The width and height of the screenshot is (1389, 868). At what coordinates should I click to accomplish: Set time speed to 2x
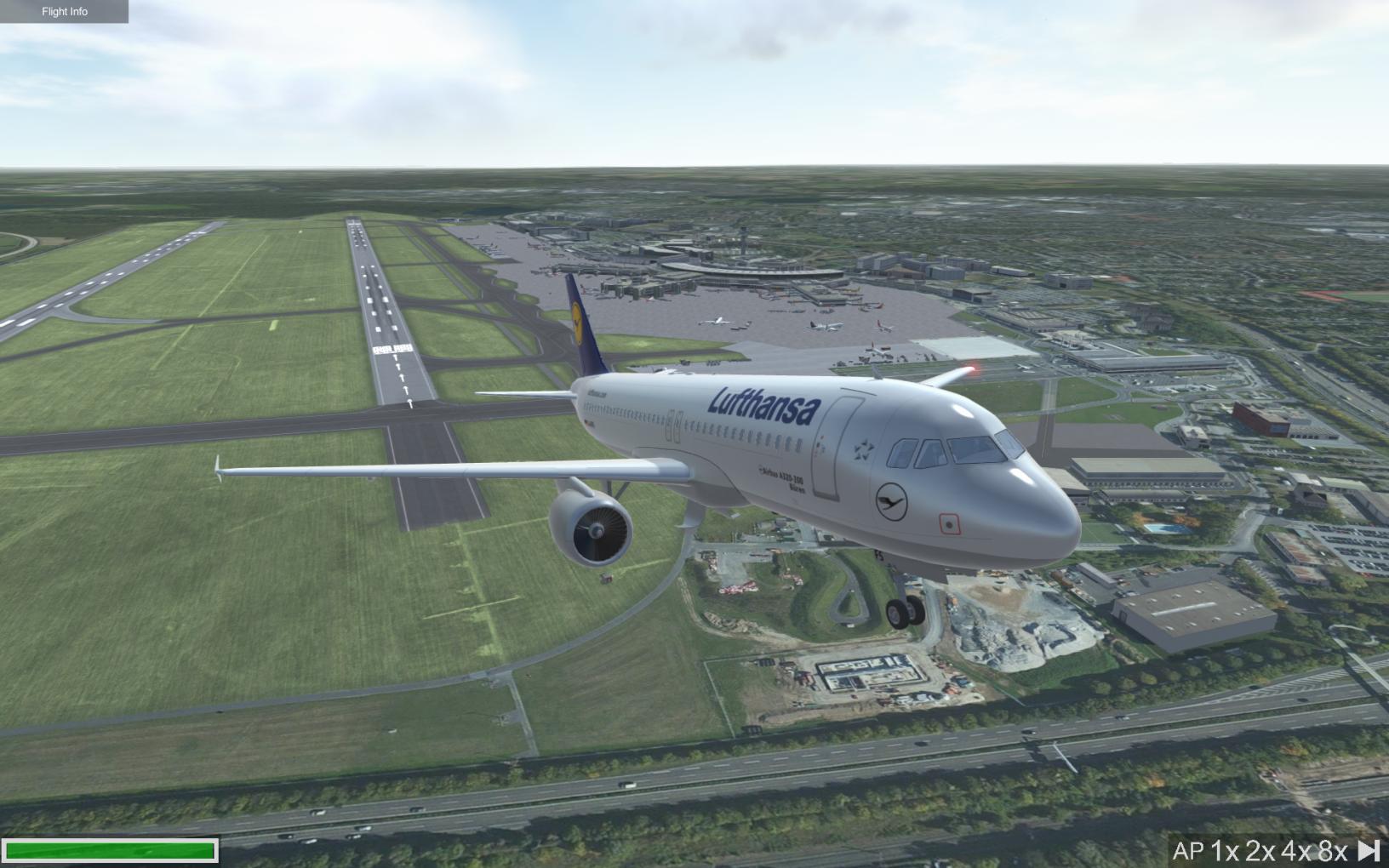point(1260,850)
